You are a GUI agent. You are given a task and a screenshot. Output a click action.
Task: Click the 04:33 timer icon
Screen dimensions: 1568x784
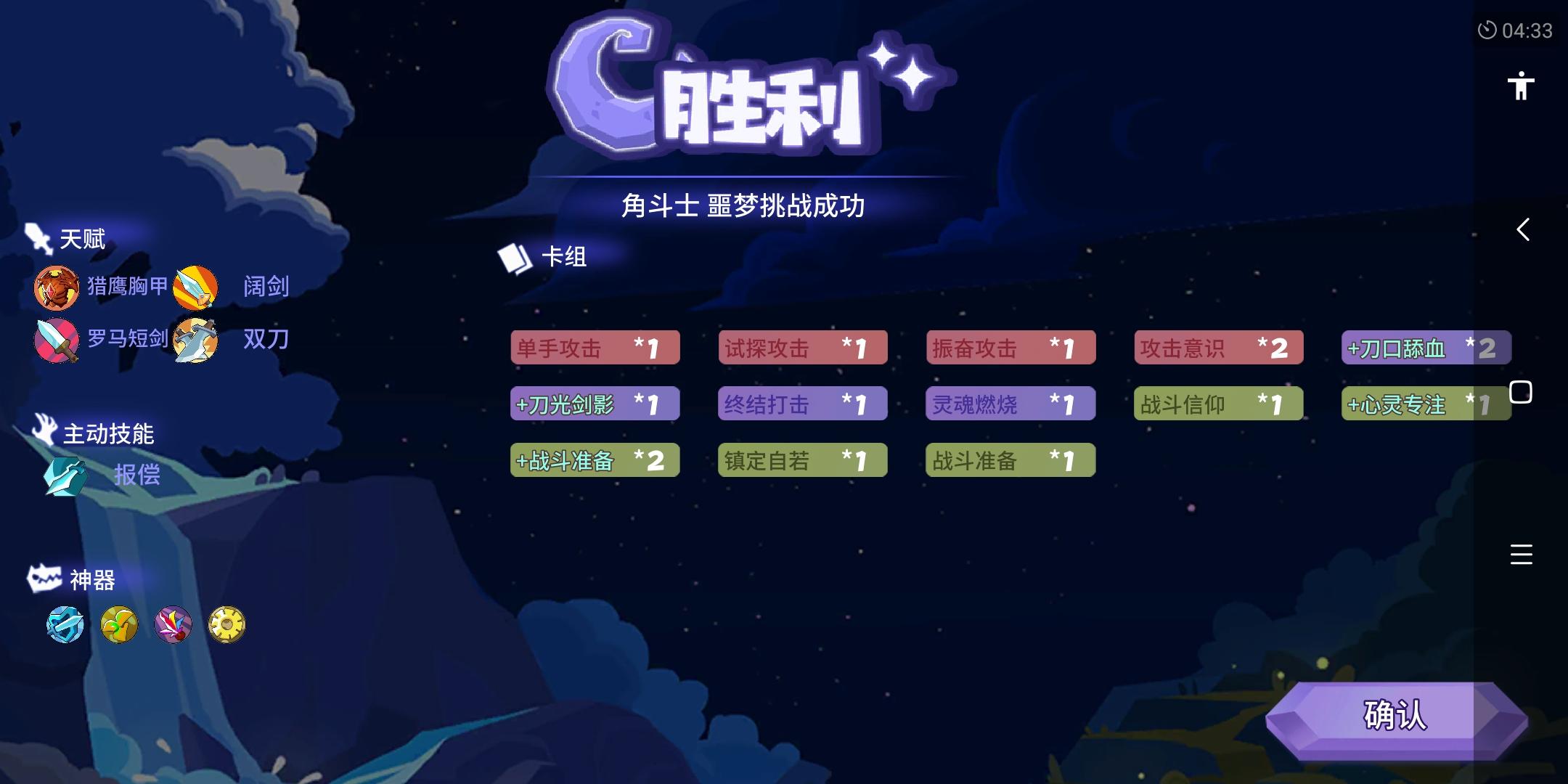point(1487,30)
